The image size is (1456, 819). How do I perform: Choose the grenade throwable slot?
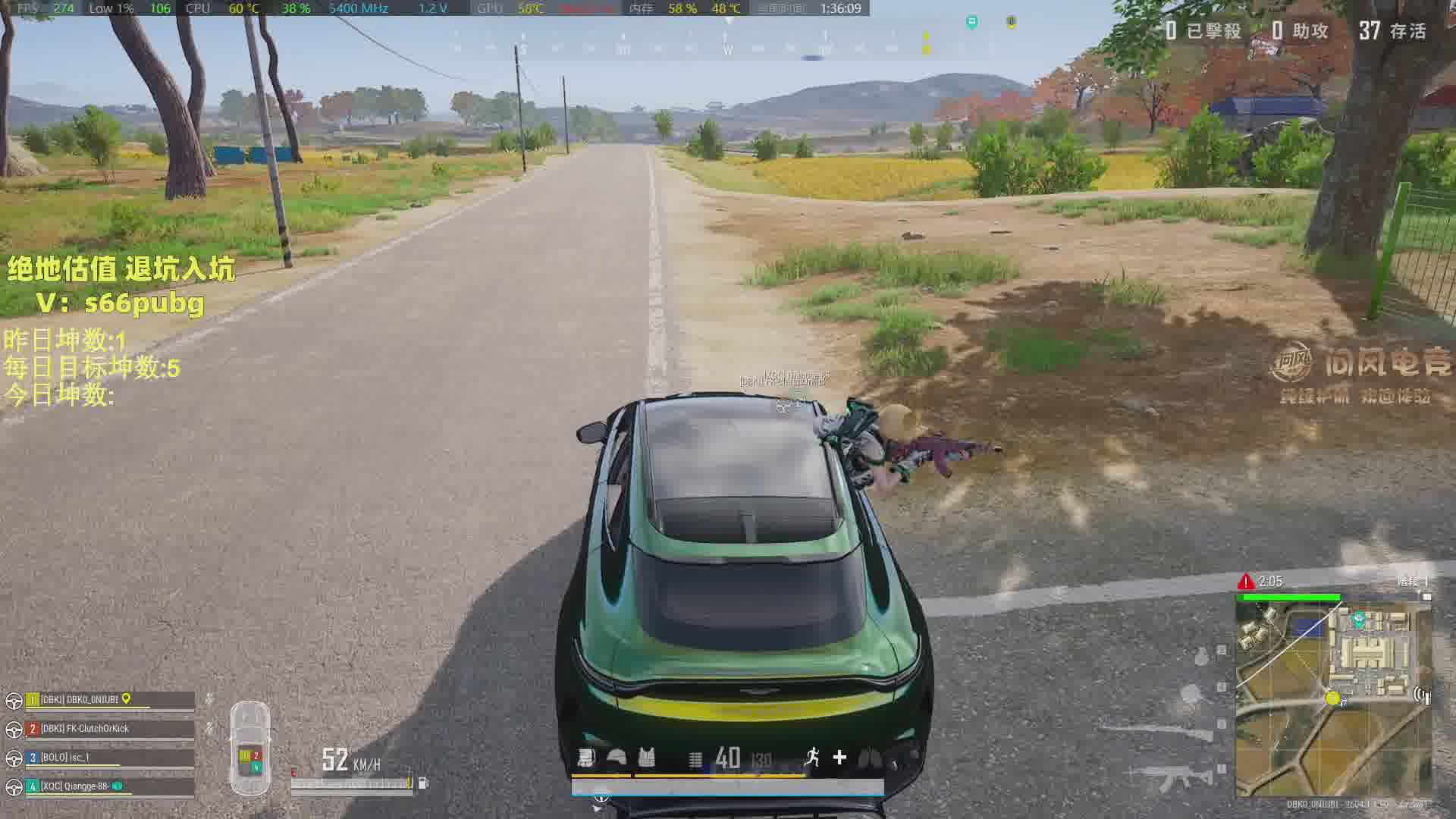[x=1202, y=655]
